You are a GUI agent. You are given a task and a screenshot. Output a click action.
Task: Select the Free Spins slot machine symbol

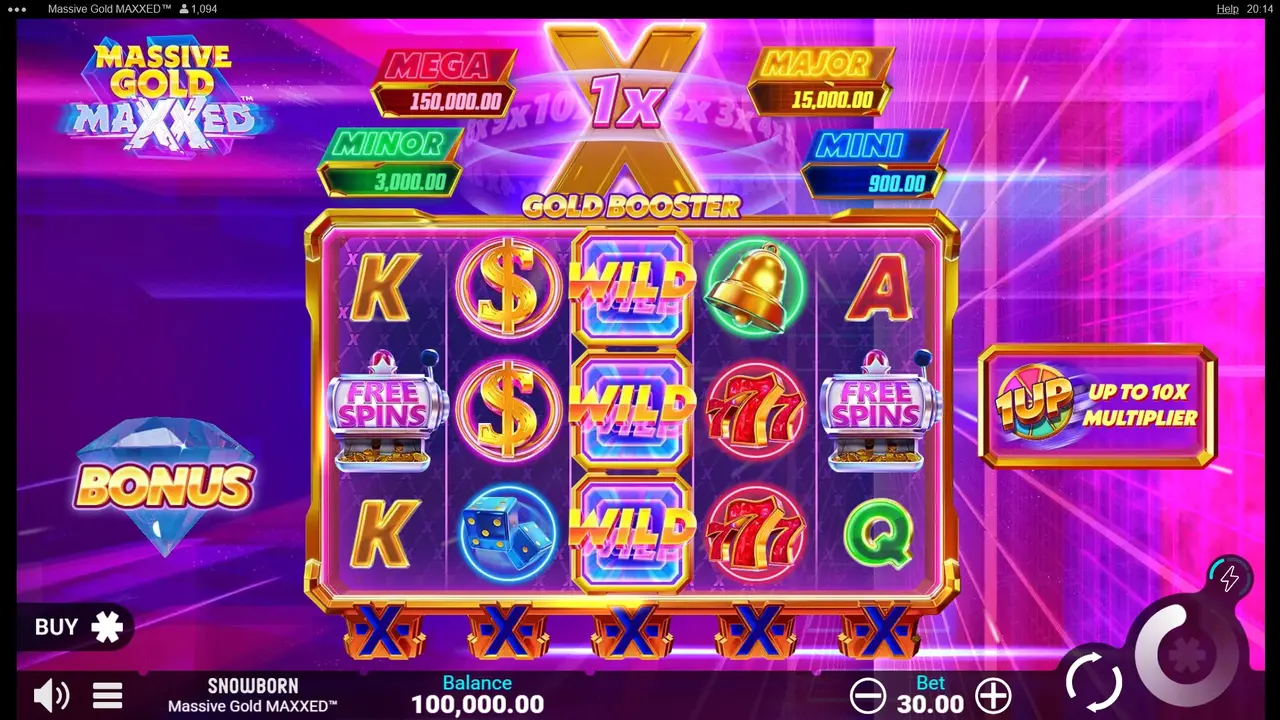383,410
